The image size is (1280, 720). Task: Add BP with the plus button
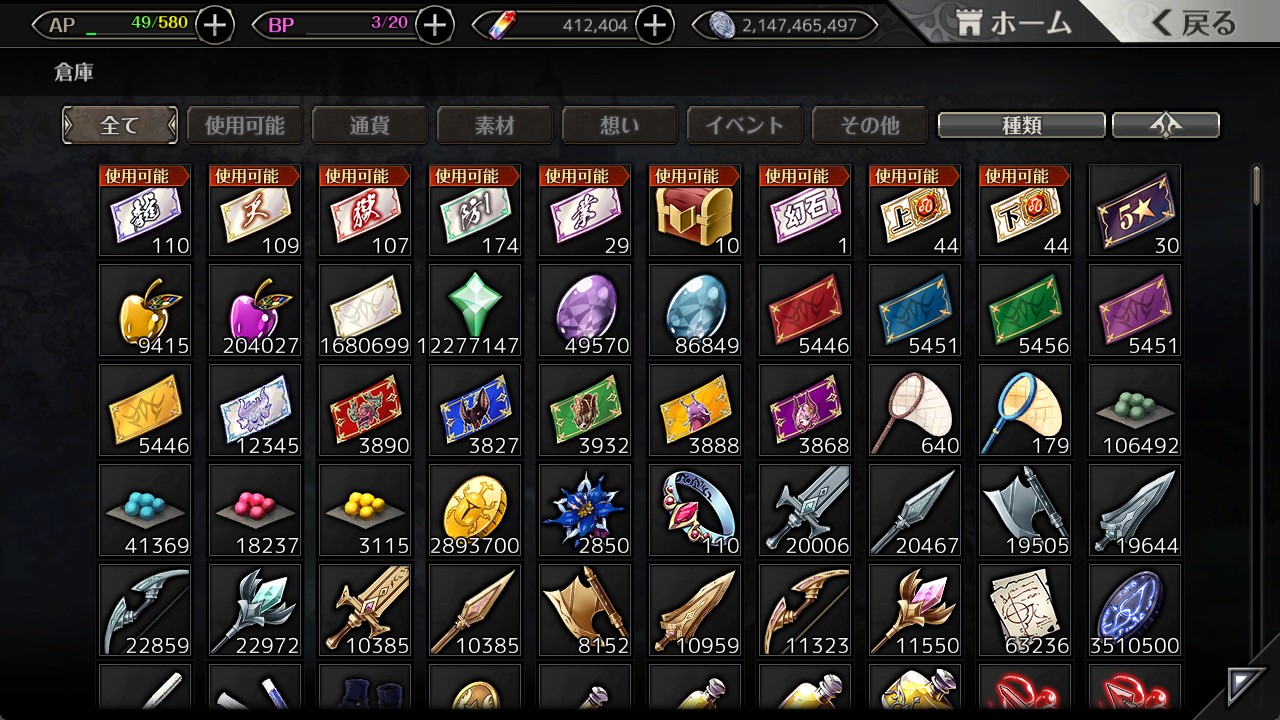click(x=434, y=25)
